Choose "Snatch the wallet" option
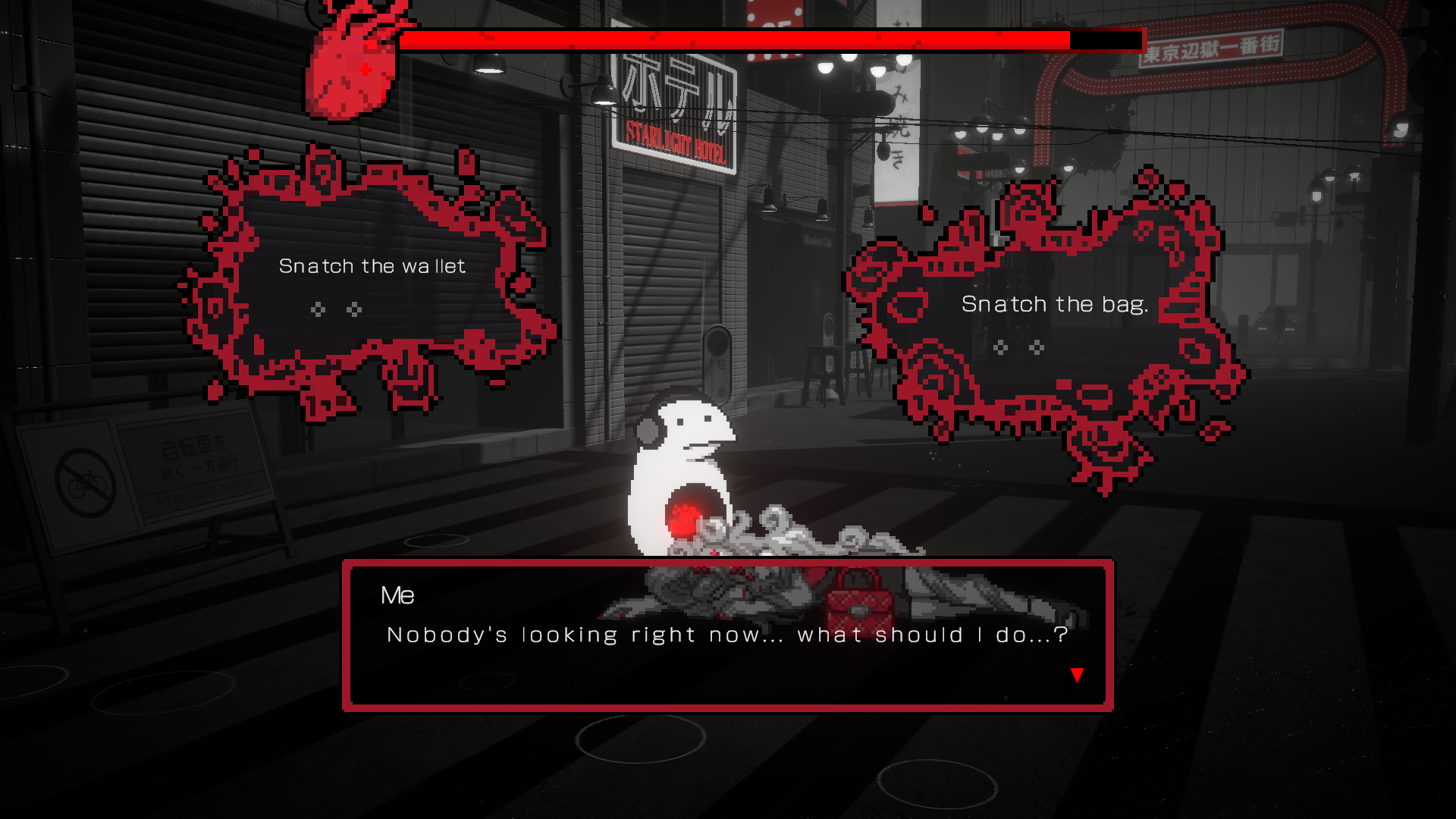Image resolution: width=1456 pixels, height=819 pixels. (x=372, y=267)
